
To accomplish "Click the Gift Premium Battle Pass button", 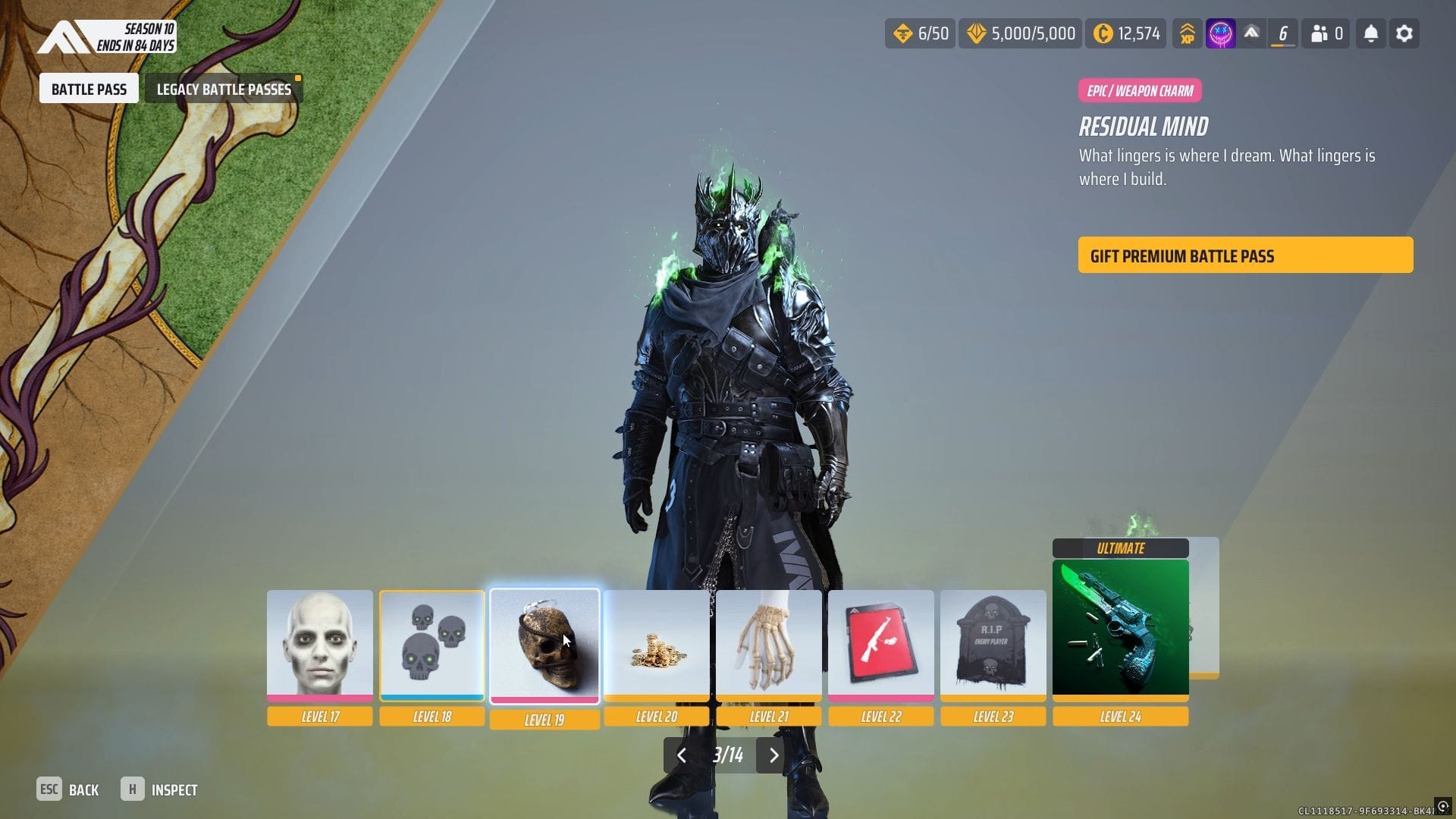I will click(x=1245, y=256).
